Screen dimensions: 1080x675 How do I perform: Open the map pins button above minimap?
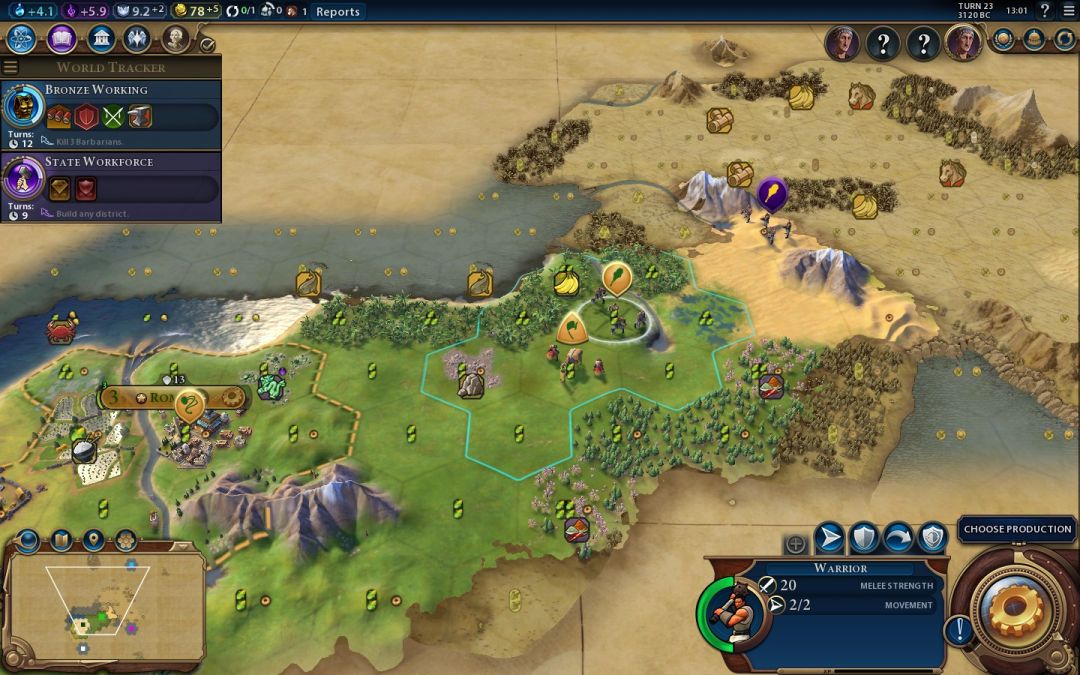[93, 541]
